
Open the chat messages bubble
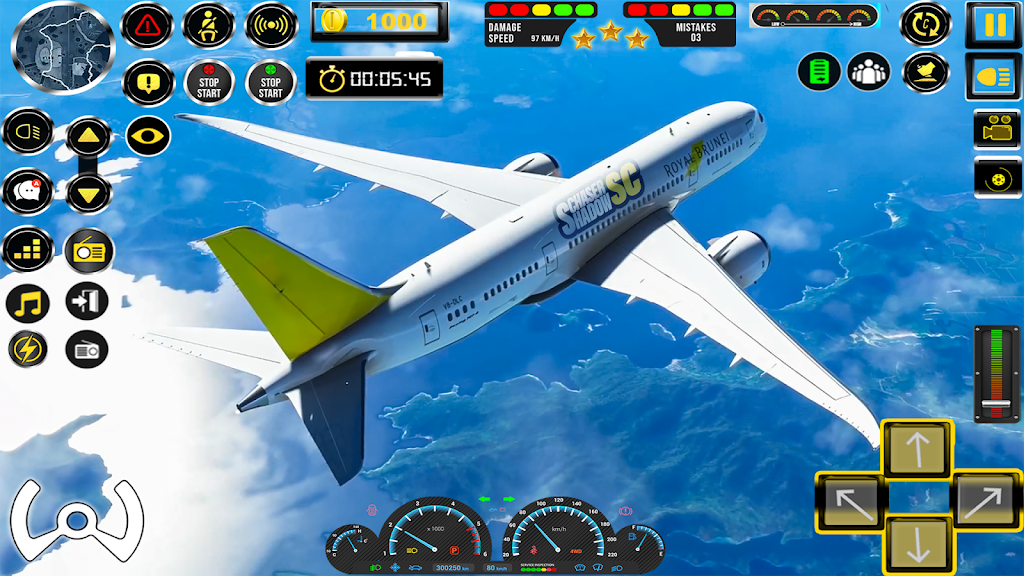pyautogui.click(x=28, y=190)
